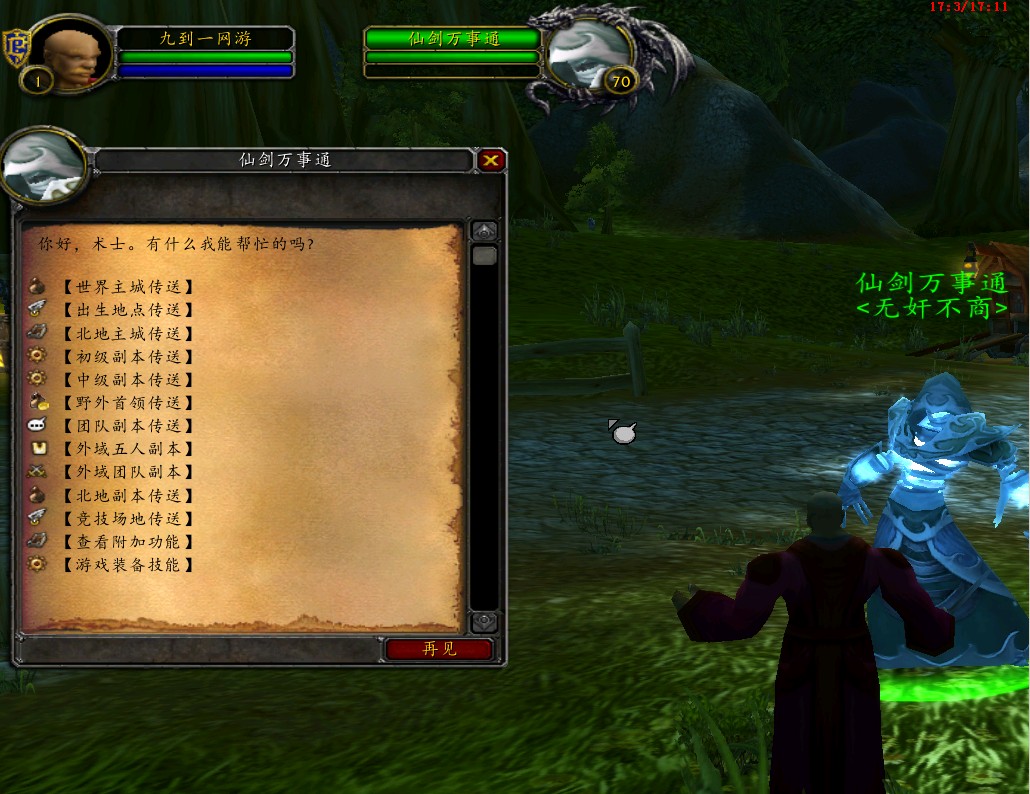Viewport: 1030px width, 794px height.
Task: Select the player portrait 九到一网游
Action: pyautogui.click(x=76, y=55)
